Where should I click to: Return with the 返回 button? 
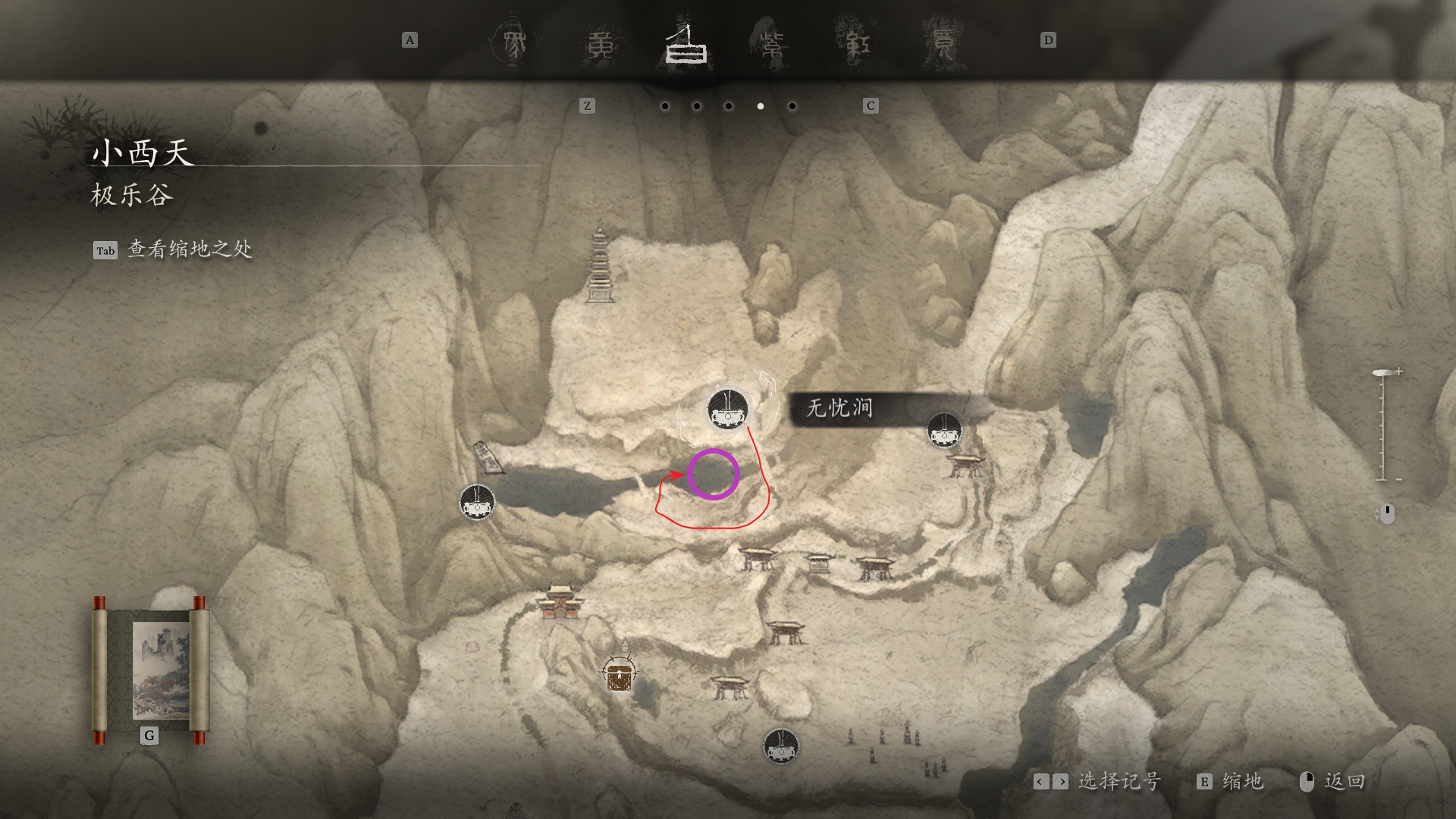coord(1332,782)
